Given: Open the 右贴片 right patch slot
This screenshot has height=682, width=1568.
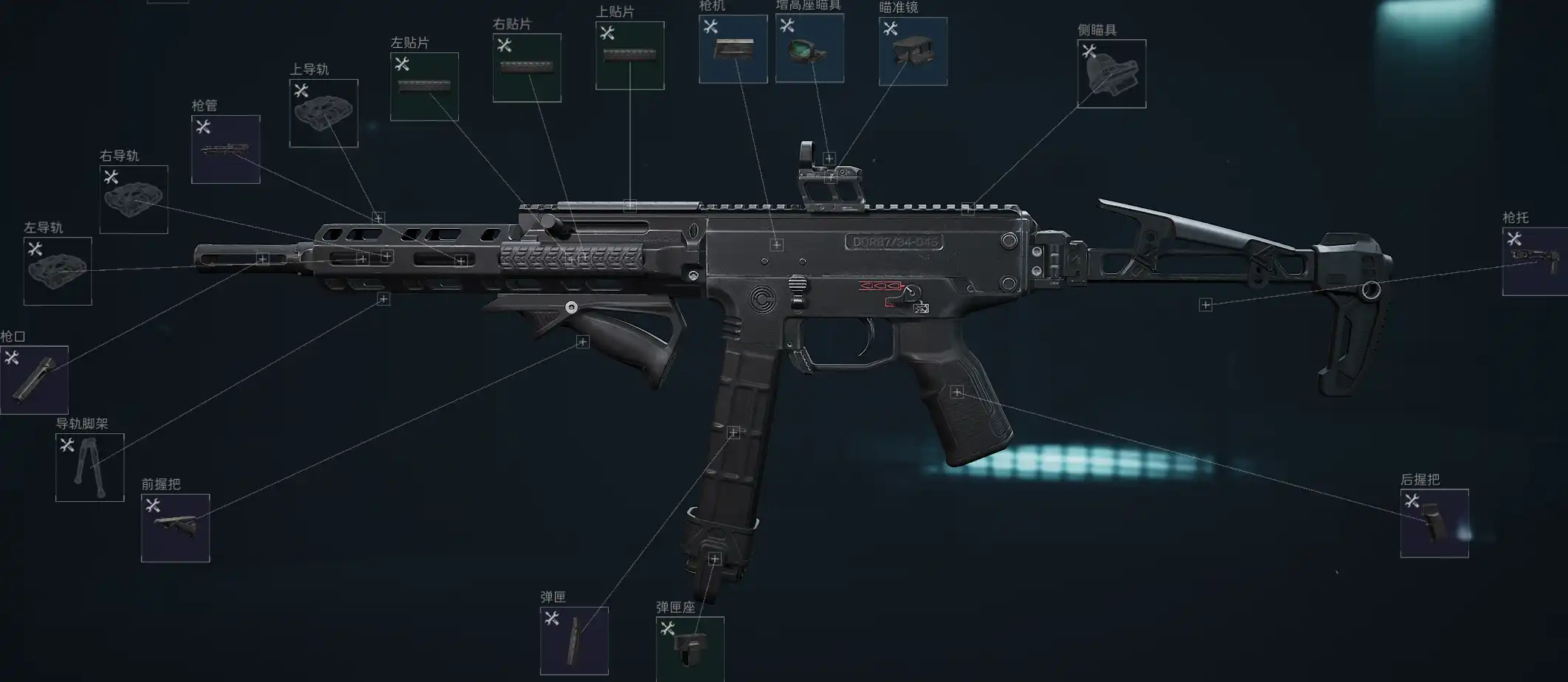Looking at the screenshot, I should pos(527,68).
